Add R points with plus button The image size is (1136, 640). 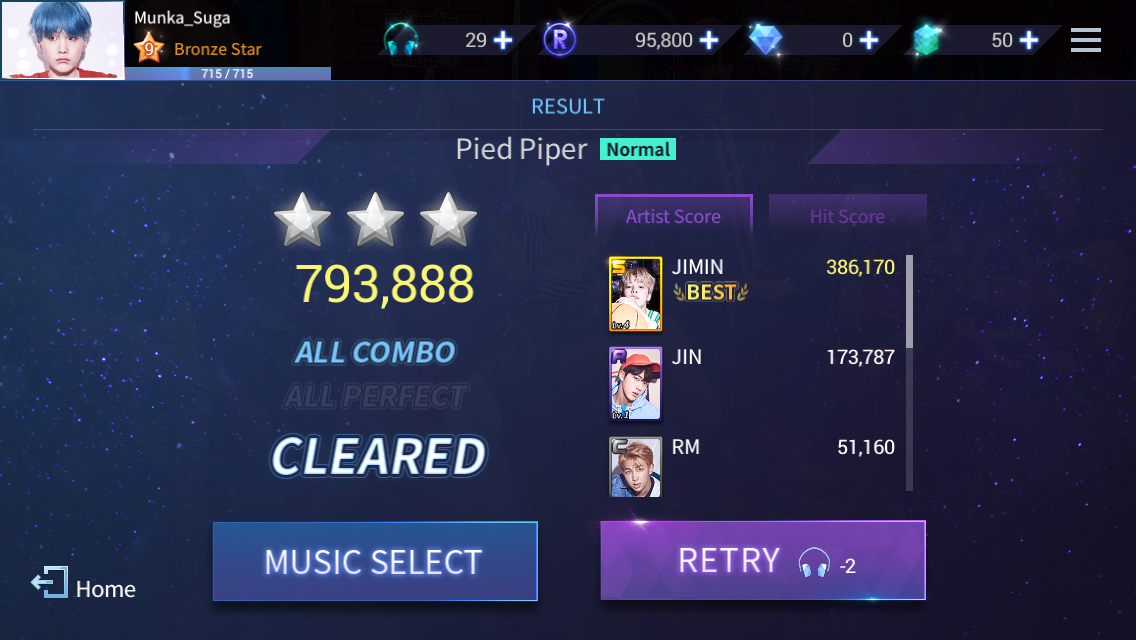click(709, 40)
